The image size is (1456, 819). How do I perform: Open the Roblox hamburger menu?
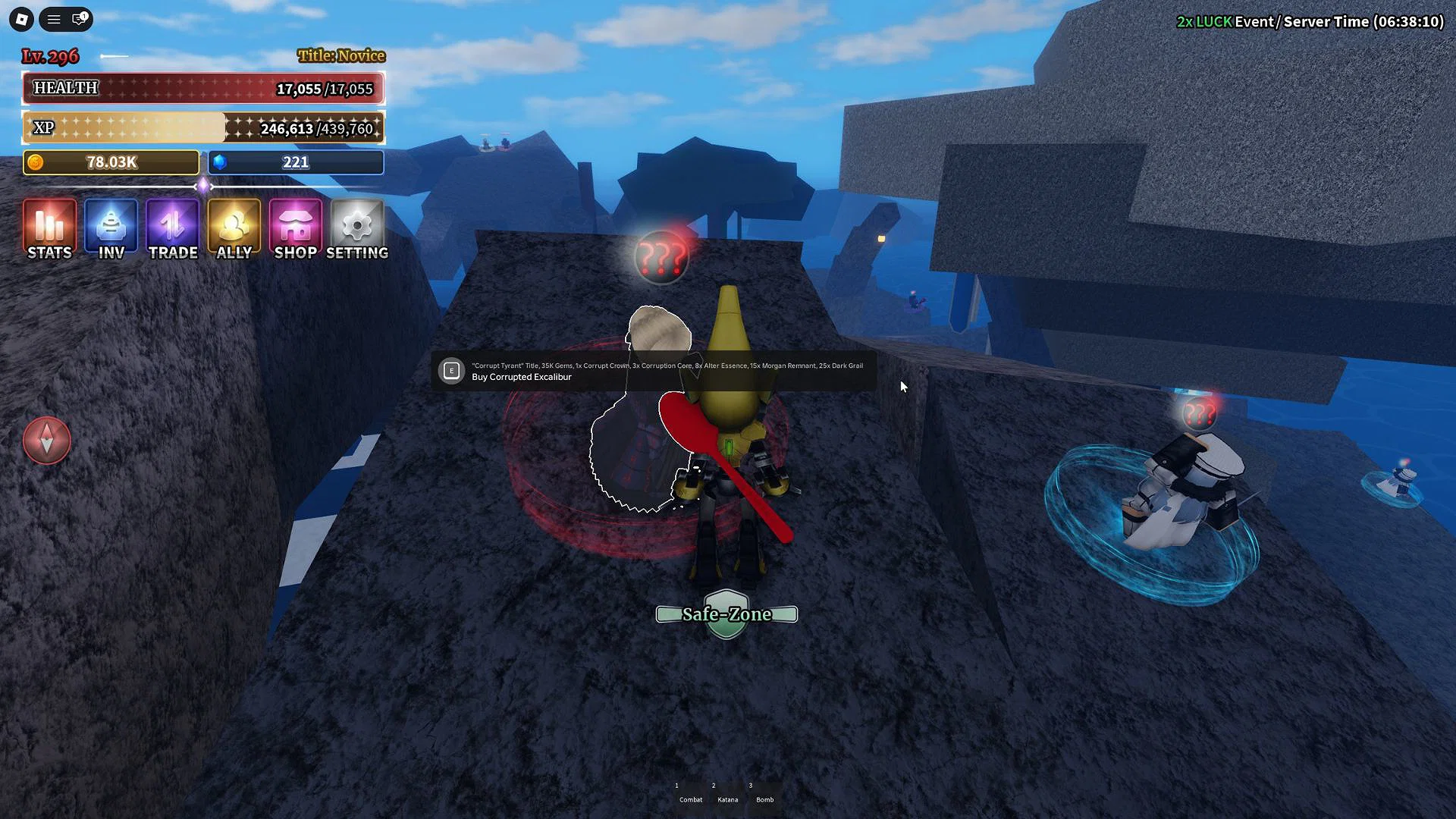tap(53, 19)
